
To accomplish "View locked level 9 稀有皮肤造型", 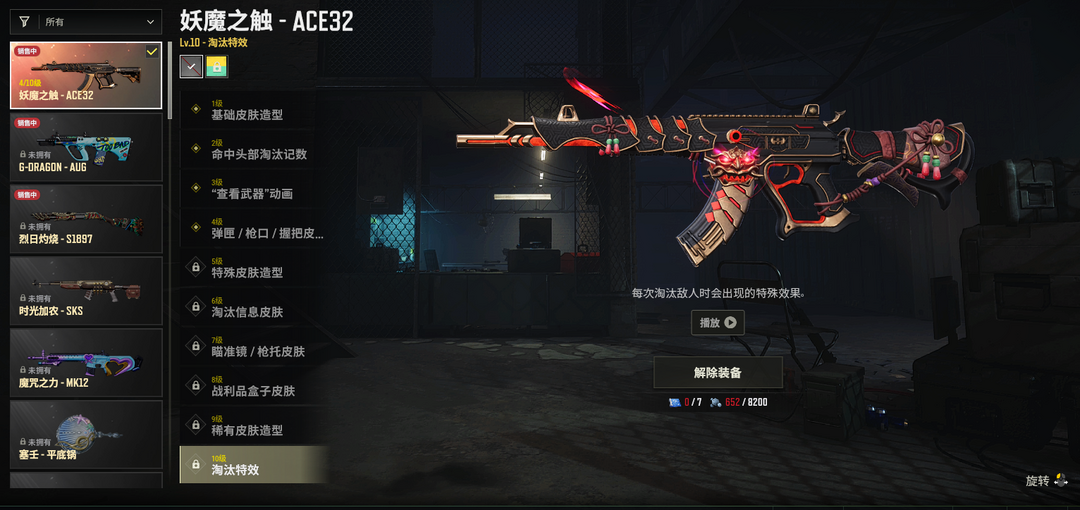I will (x=254, y=426).
